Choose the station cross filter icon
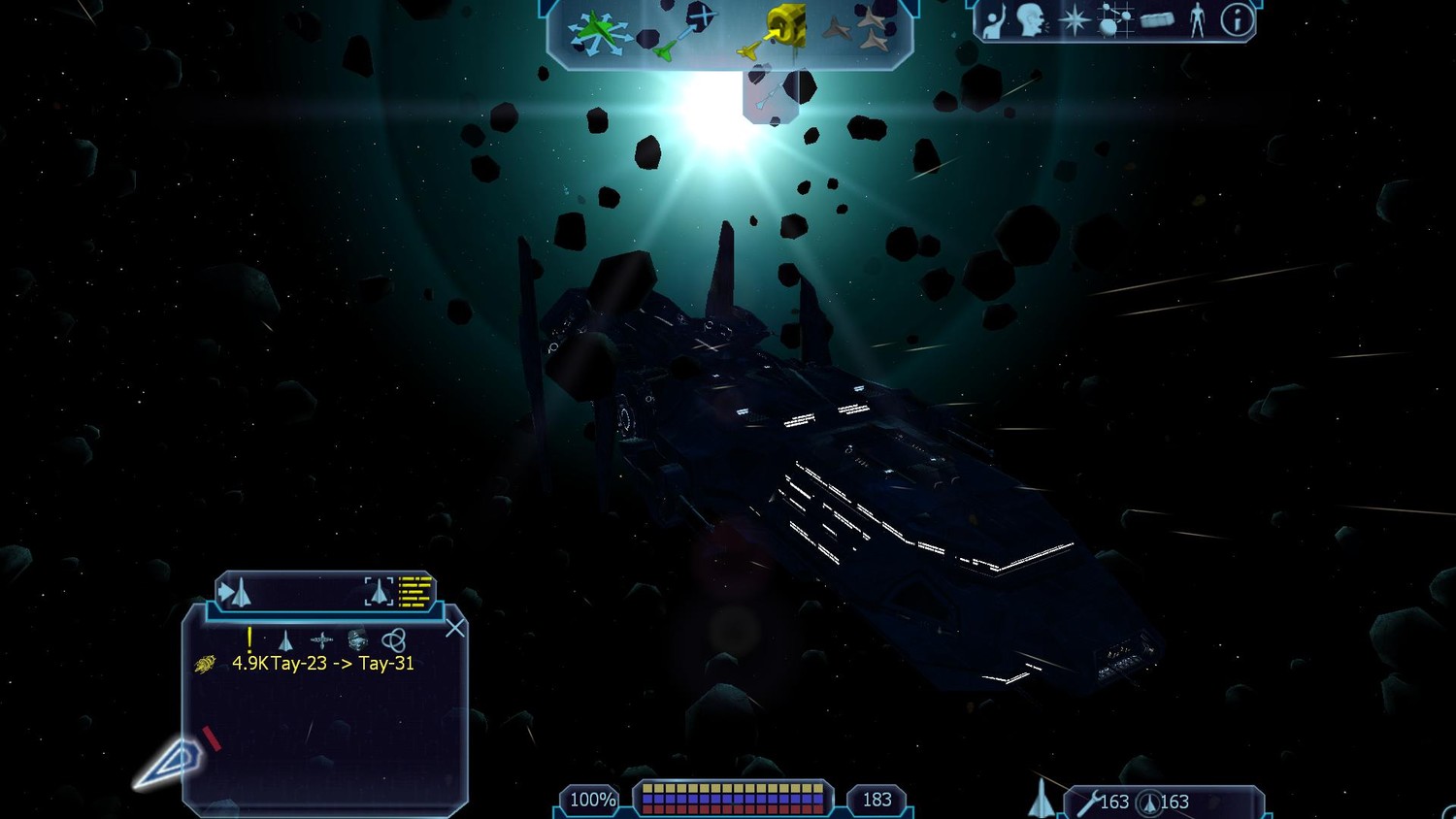 [321, 640]
